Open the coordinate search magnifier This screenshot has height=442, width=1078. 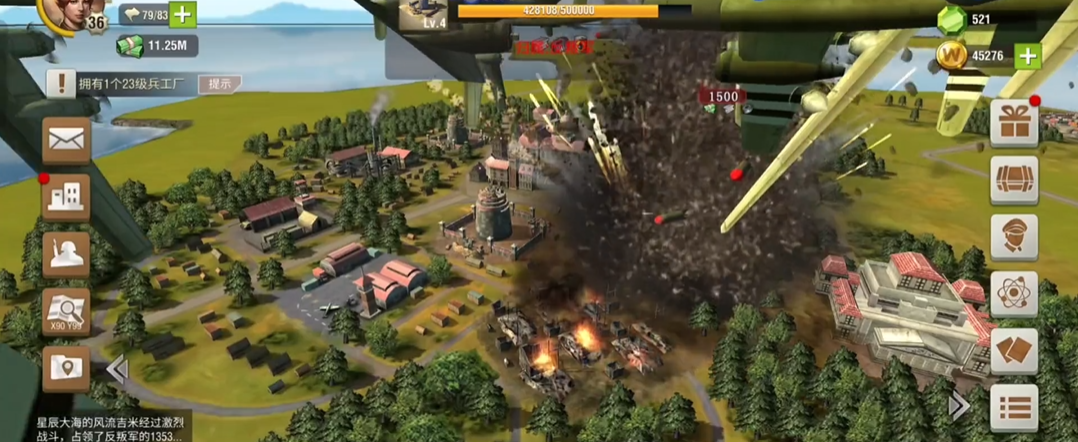coord(67,311)
